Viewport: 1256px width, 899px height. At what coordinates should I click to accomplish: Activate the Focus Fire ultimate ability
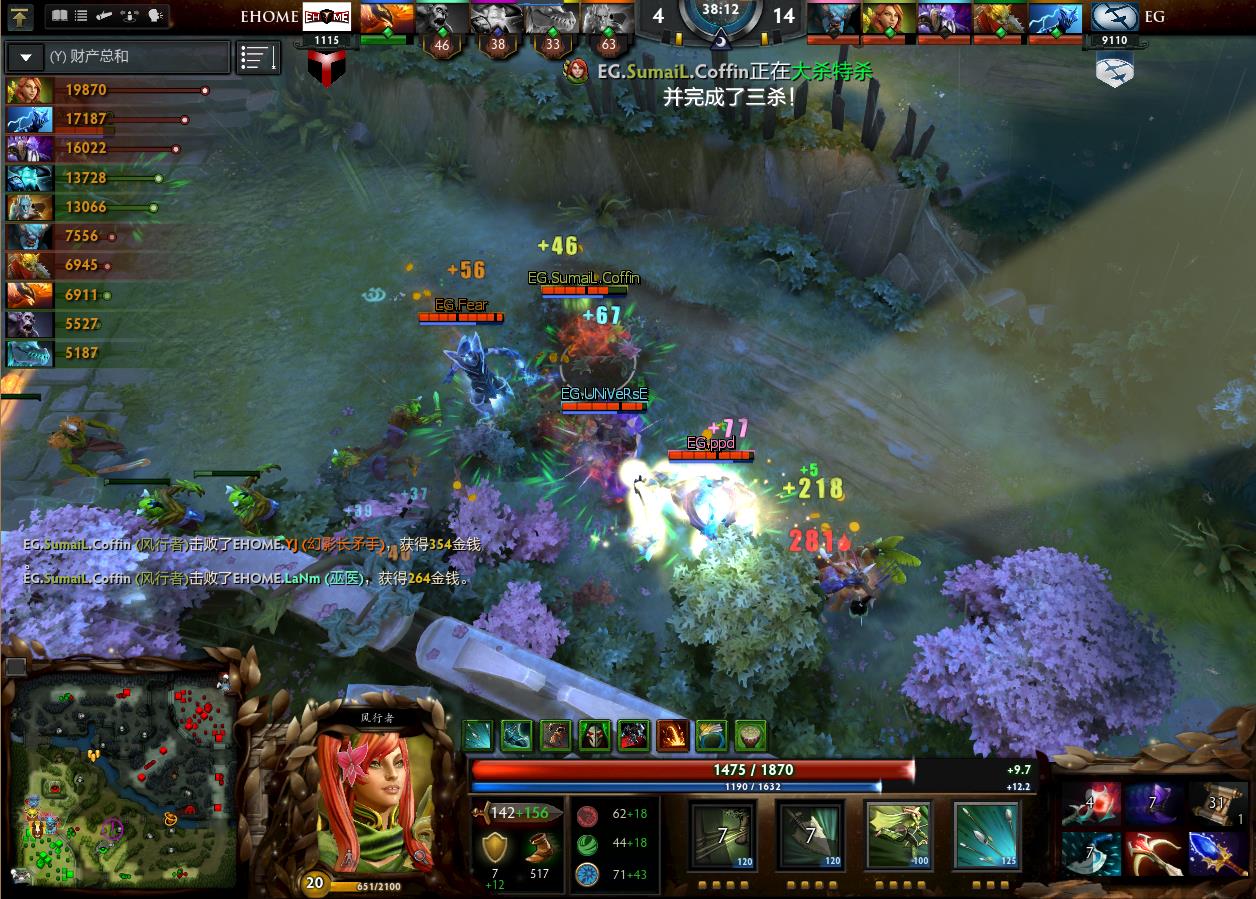(x=986, y=835)
